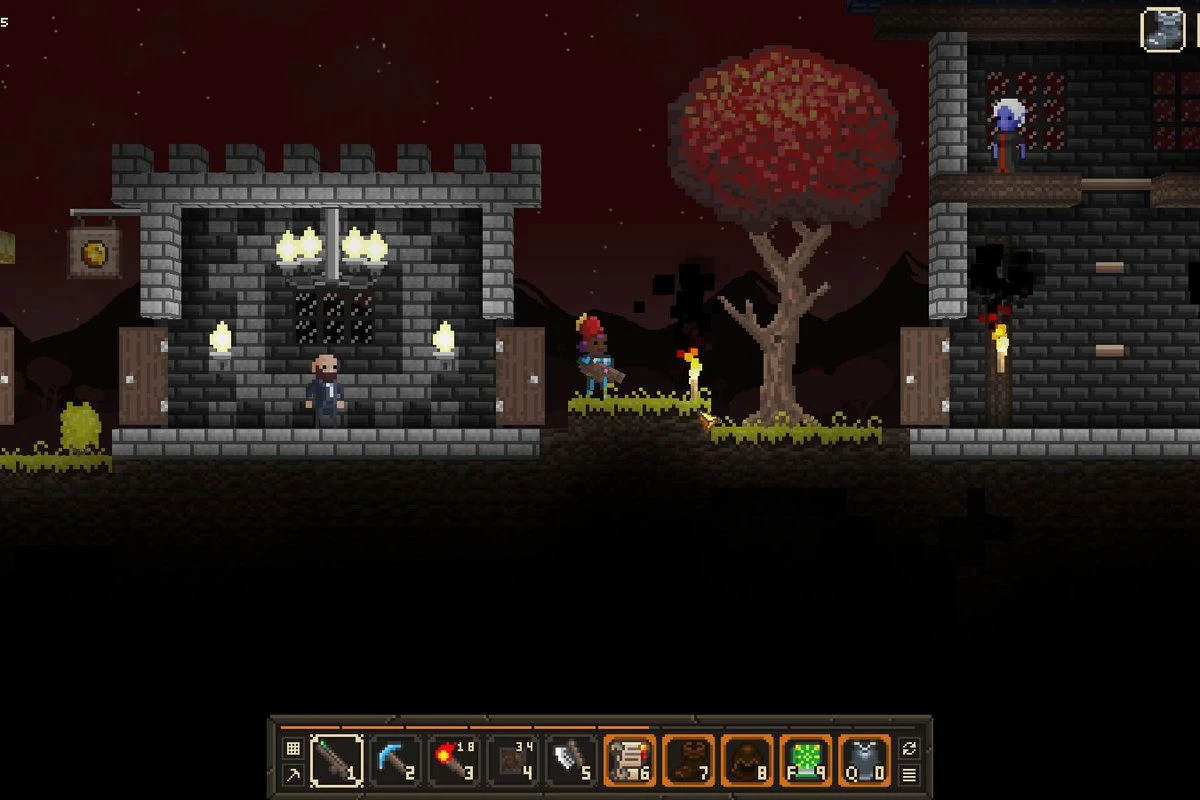Click the pickaxe tool mode button

293,774
